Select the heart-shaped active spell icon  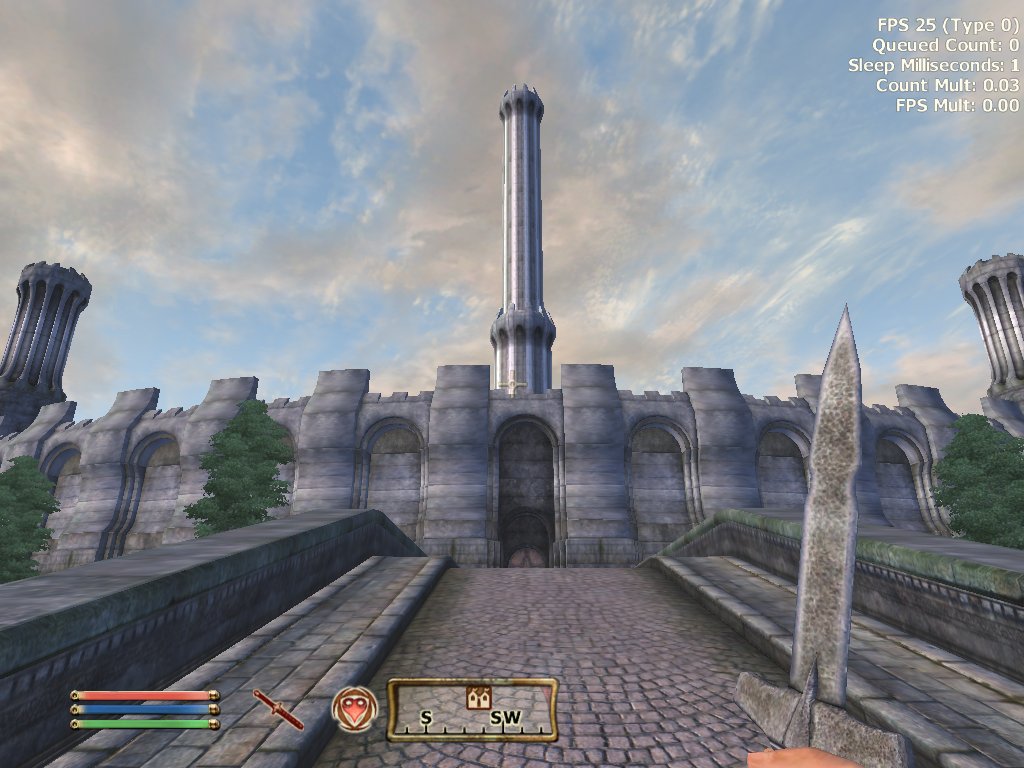coord(355,709)
